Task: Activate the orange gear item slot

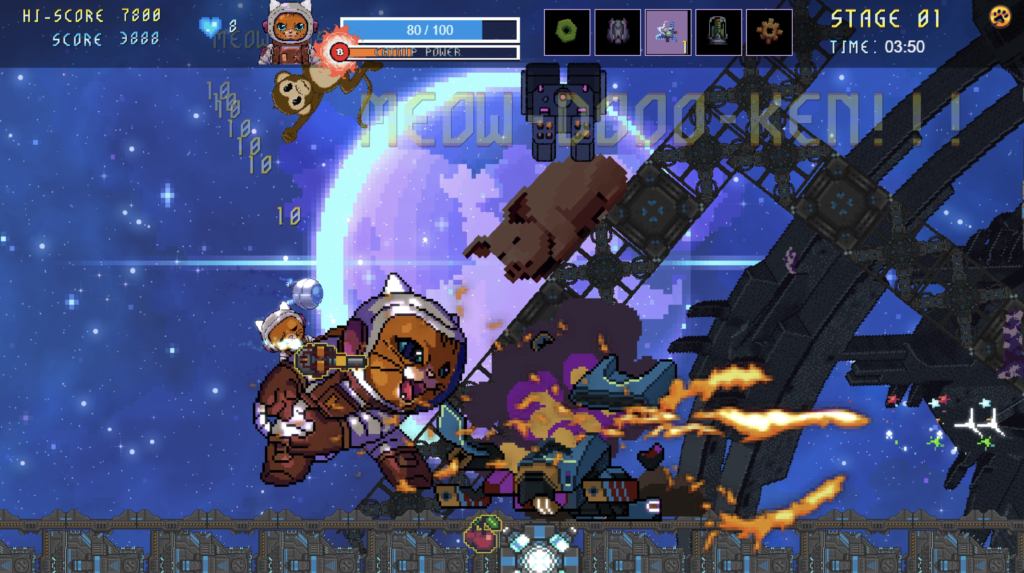Action: [x=769, y=32]
